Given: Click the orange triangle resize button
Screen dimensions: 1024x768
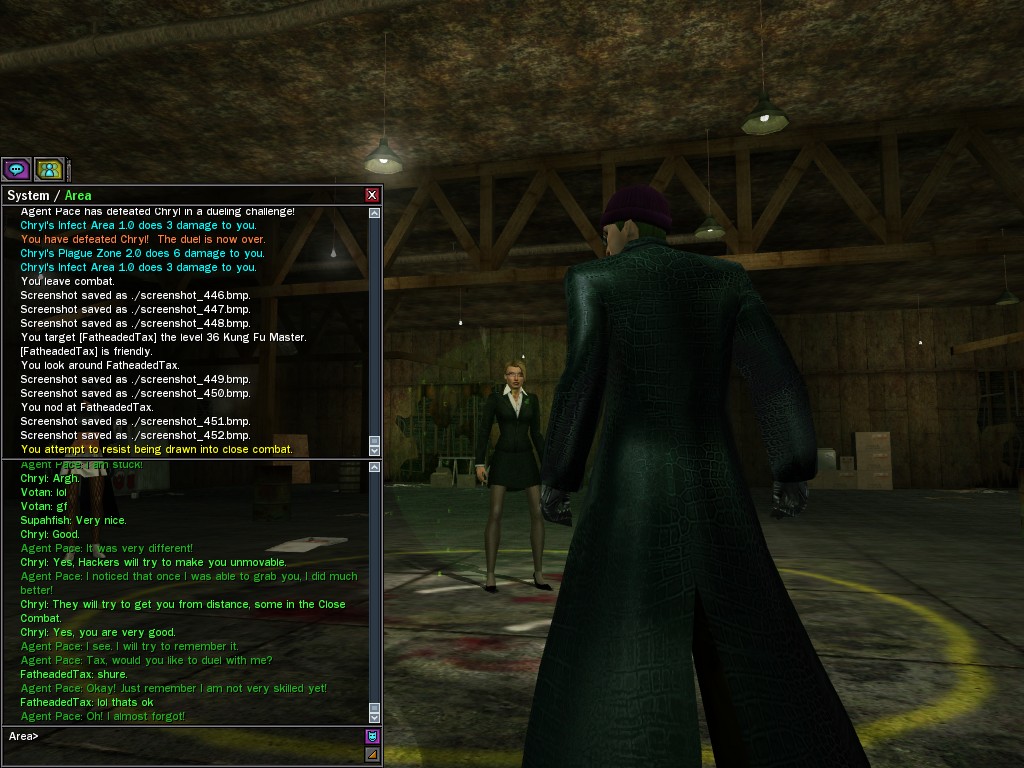Looking at the screenshot, I should 372,754.
